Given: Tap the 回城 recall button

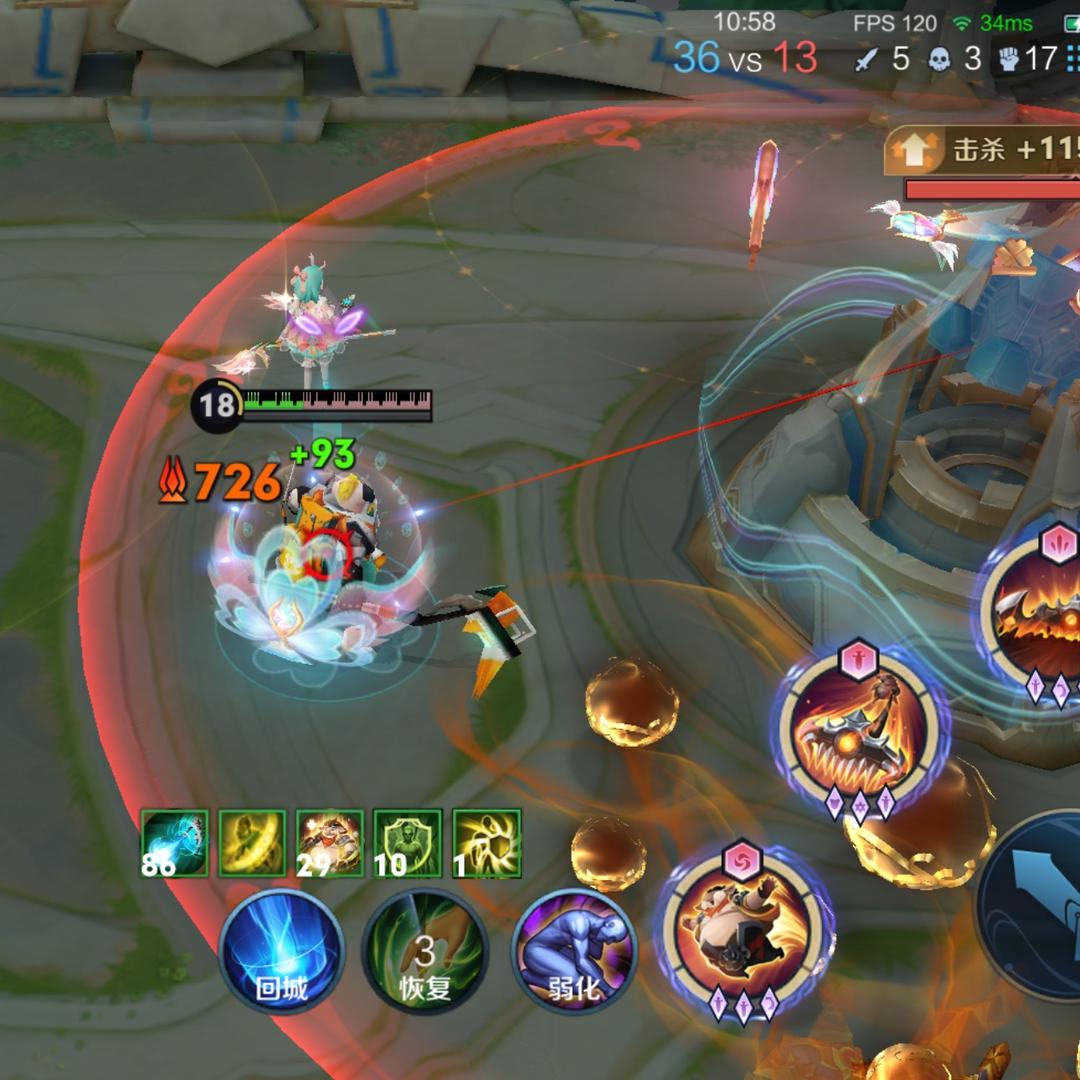Looking at the screenshot, I should pos(281,948).
